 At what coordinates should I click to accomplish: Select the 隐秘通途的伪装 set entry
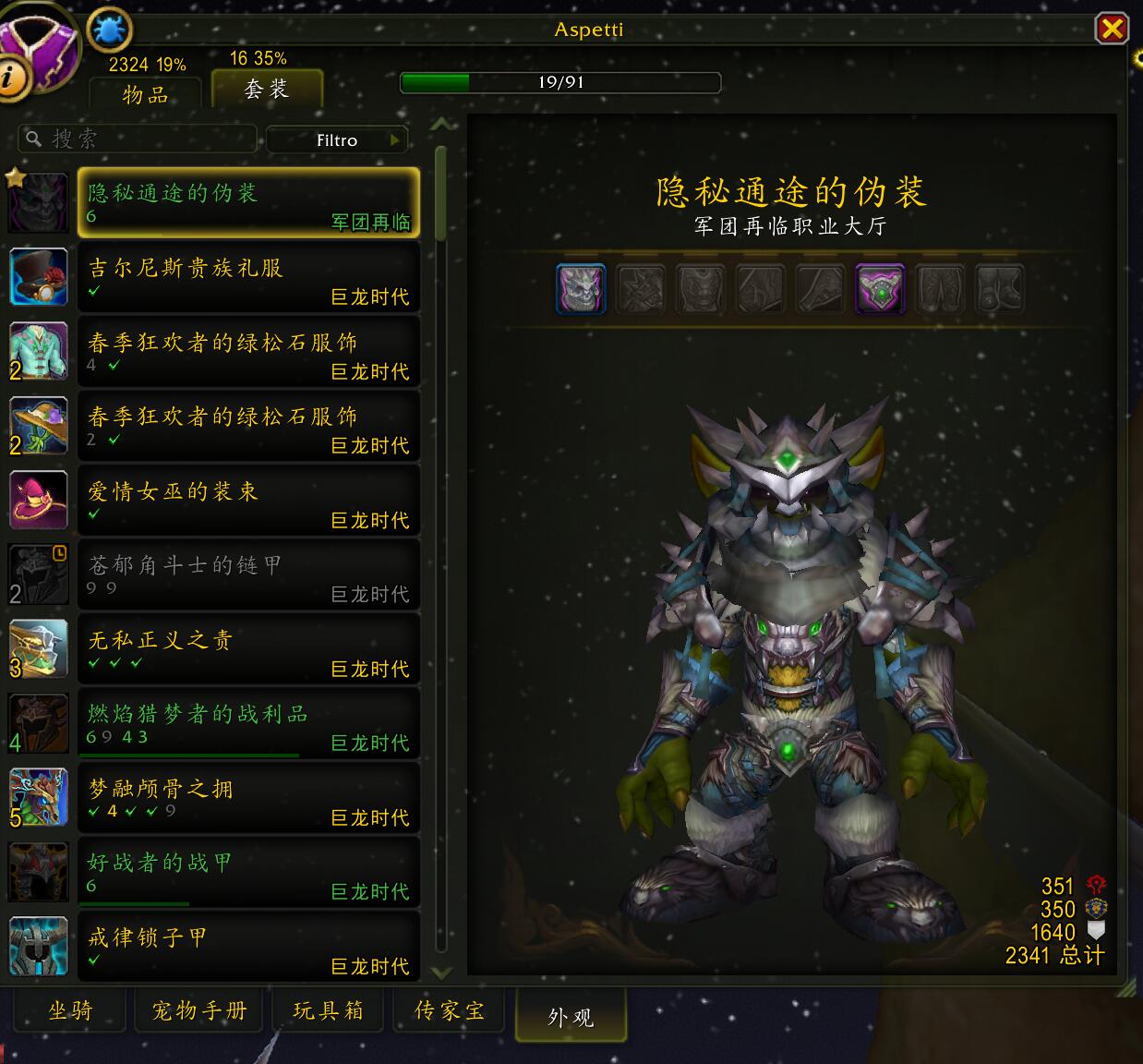248,203
